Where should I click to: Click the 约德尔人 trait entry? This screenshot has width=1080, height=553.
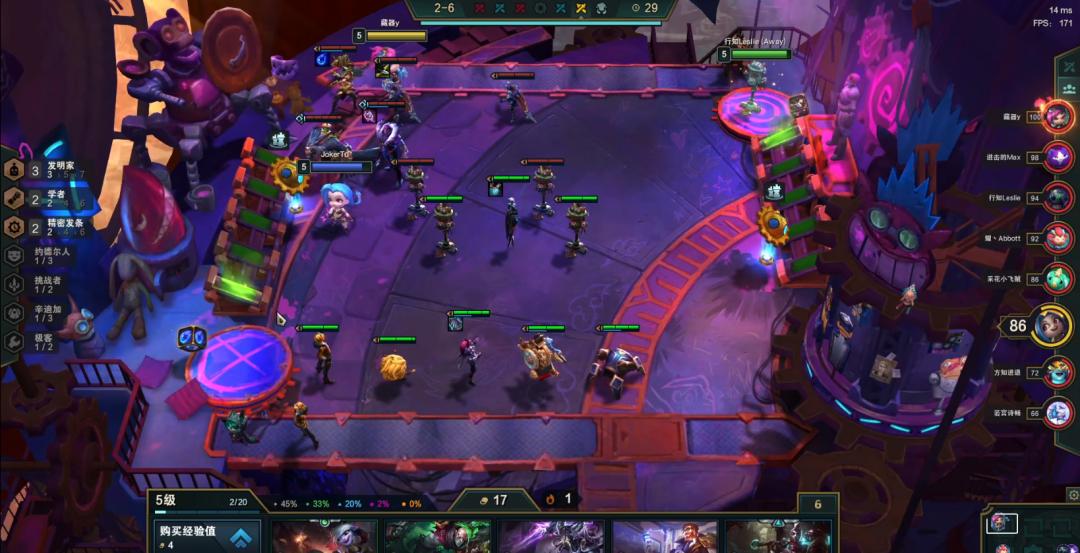click(x=50, y=256)
